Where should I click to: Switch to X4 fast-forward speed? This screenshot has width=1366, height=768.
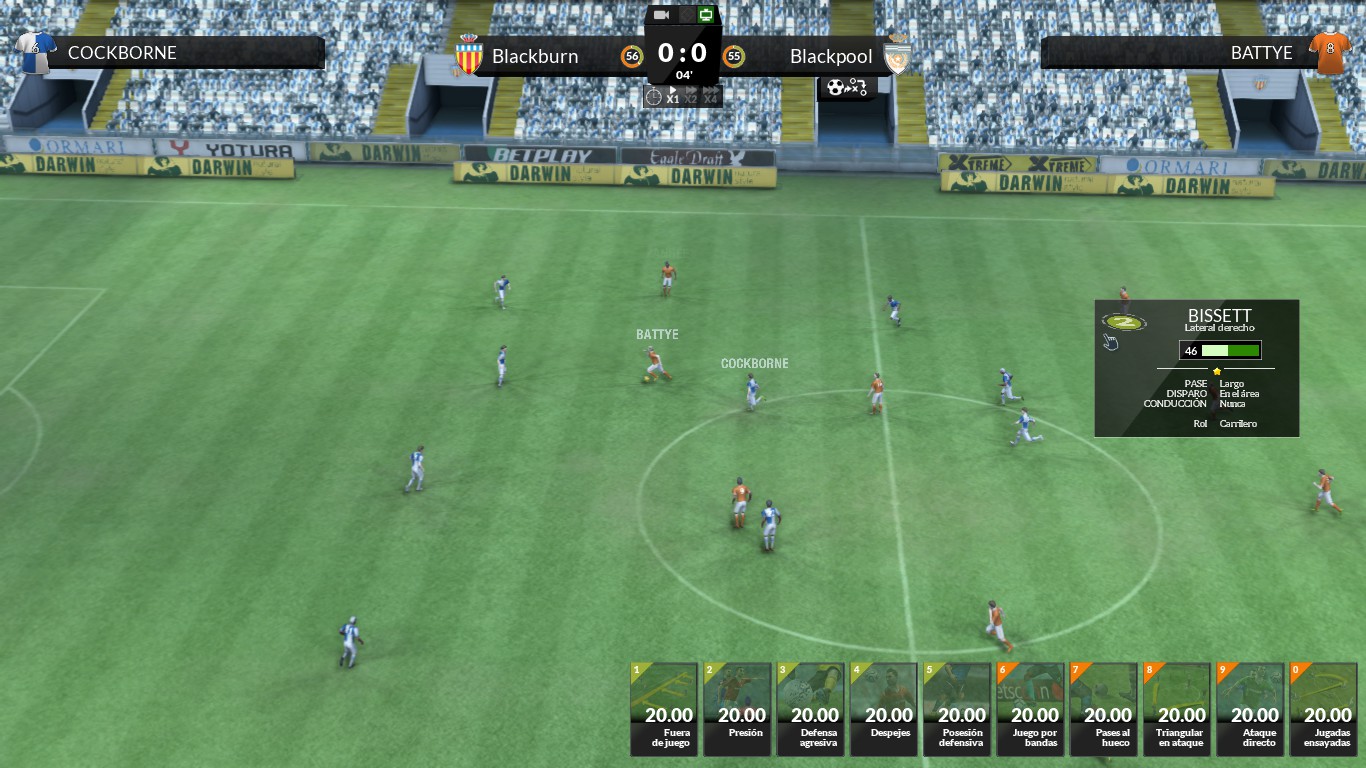(709, 97)
